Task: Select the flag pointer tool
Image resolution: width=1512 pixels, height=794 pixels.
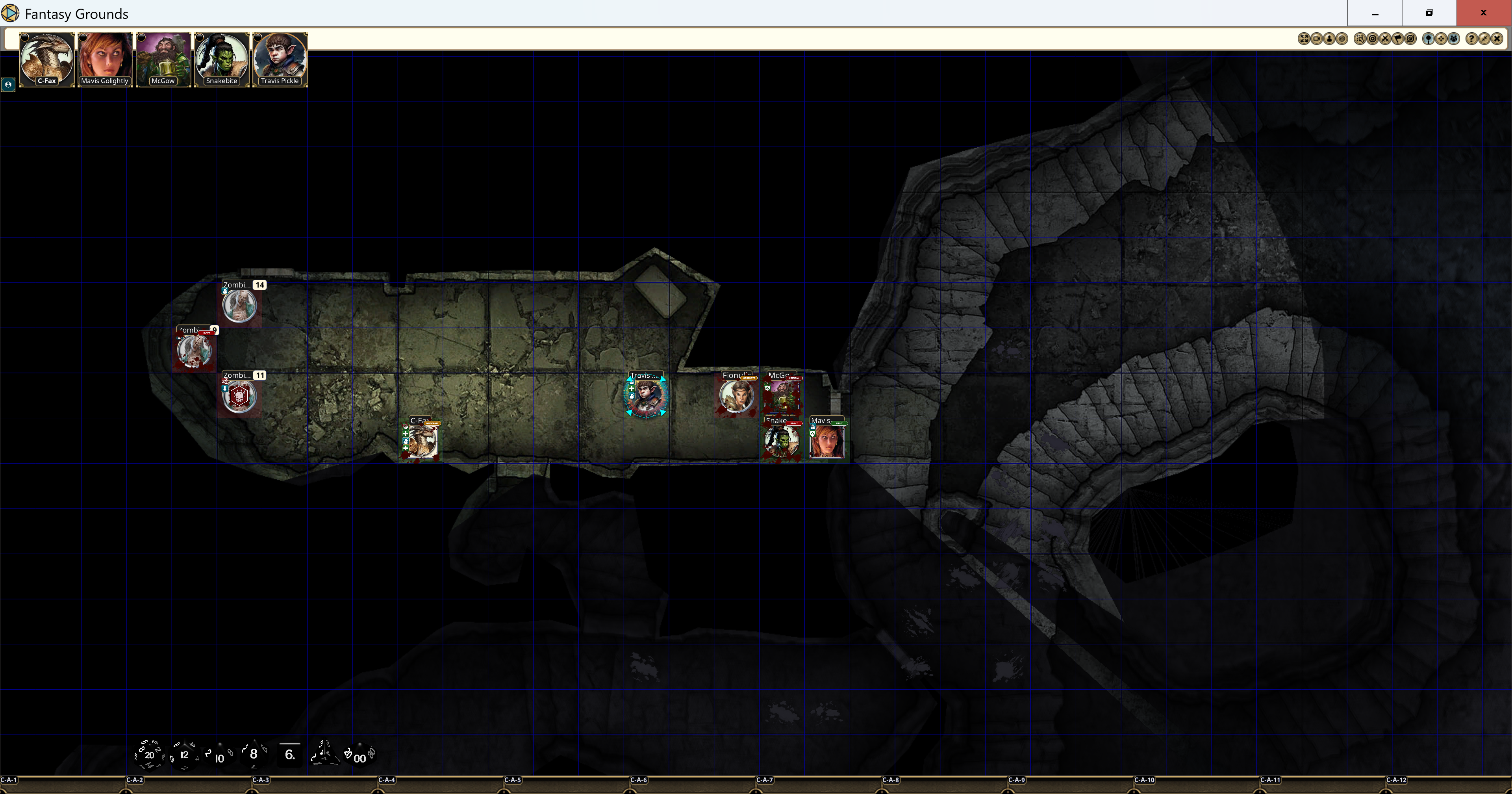Action: (x=1398, y=39)
